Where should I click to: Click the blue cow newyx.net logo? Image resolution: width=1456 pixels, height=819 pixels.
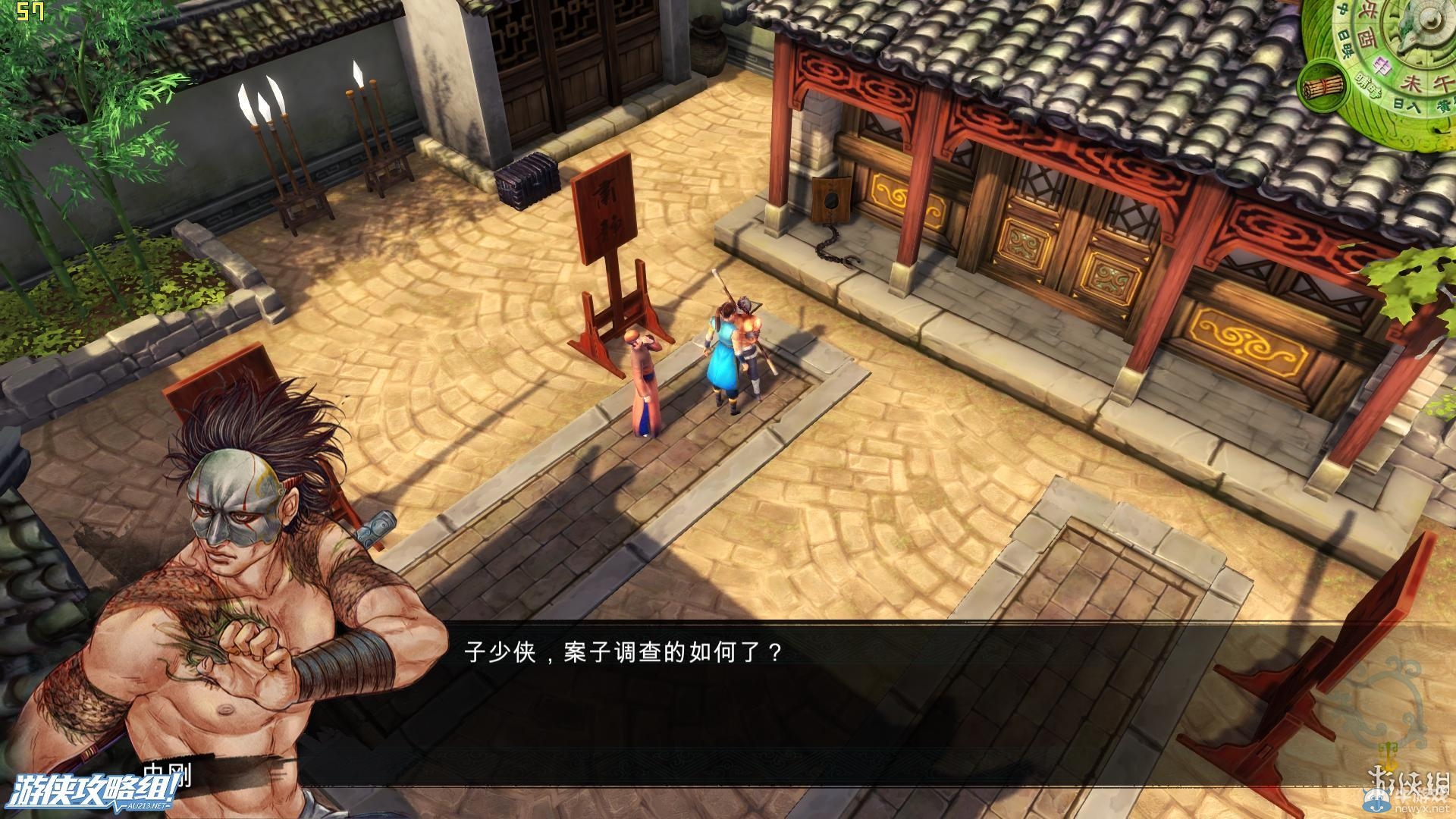(x=1377, y=800)
